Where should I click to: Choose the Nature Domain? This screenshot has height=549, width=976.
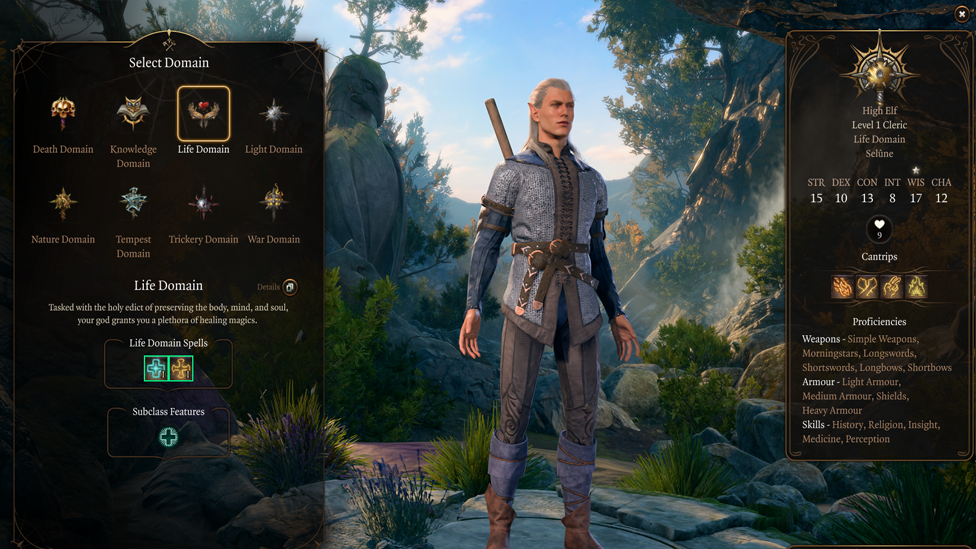[x=63, y=204]
